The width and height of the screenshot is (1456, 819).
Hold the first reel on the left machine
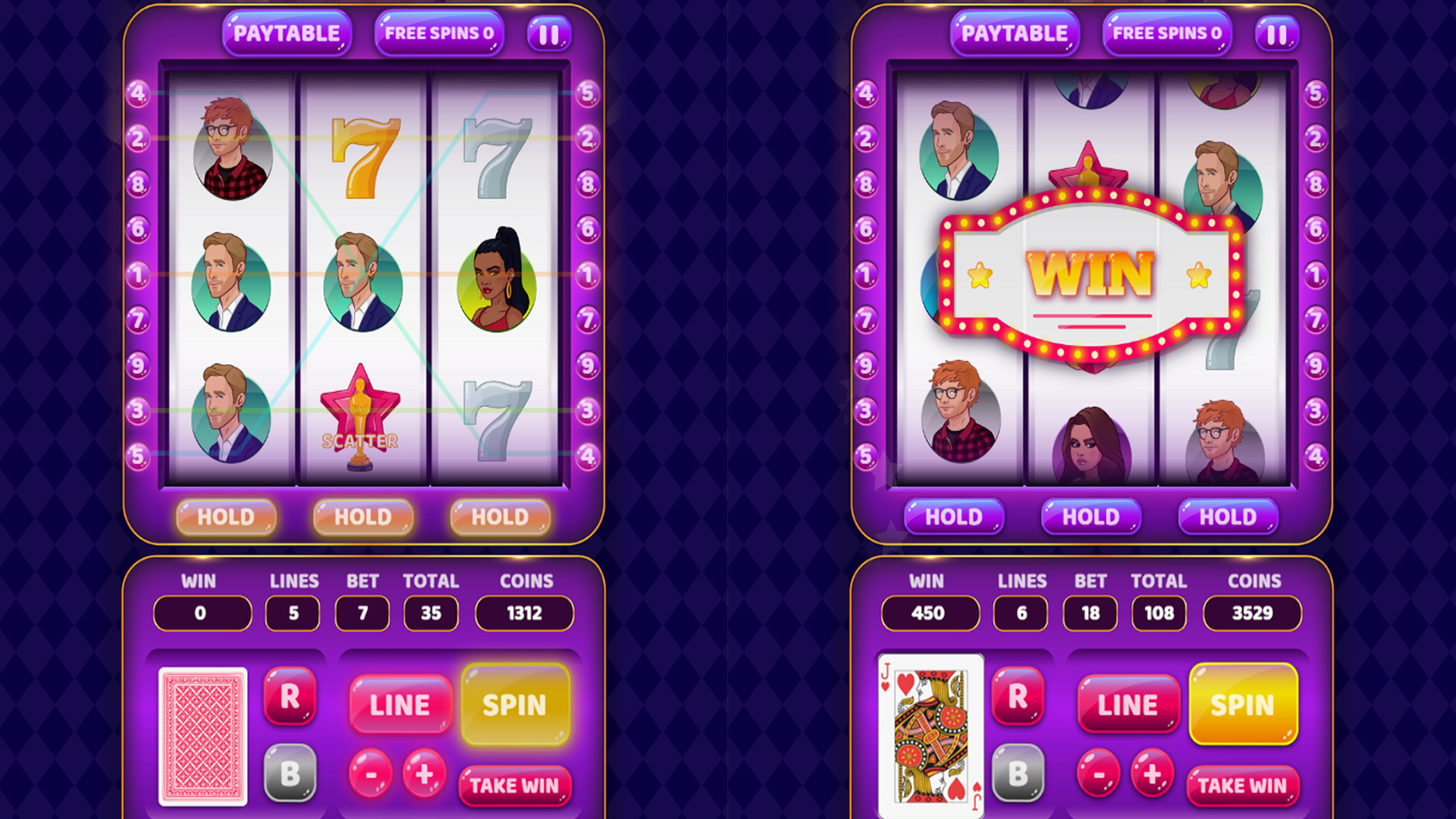[226, 517]
